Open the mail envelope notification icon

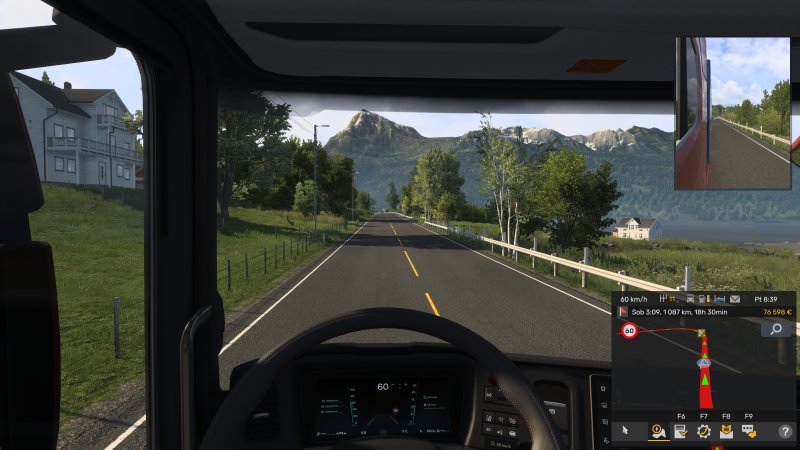click(x=734, y=298)
